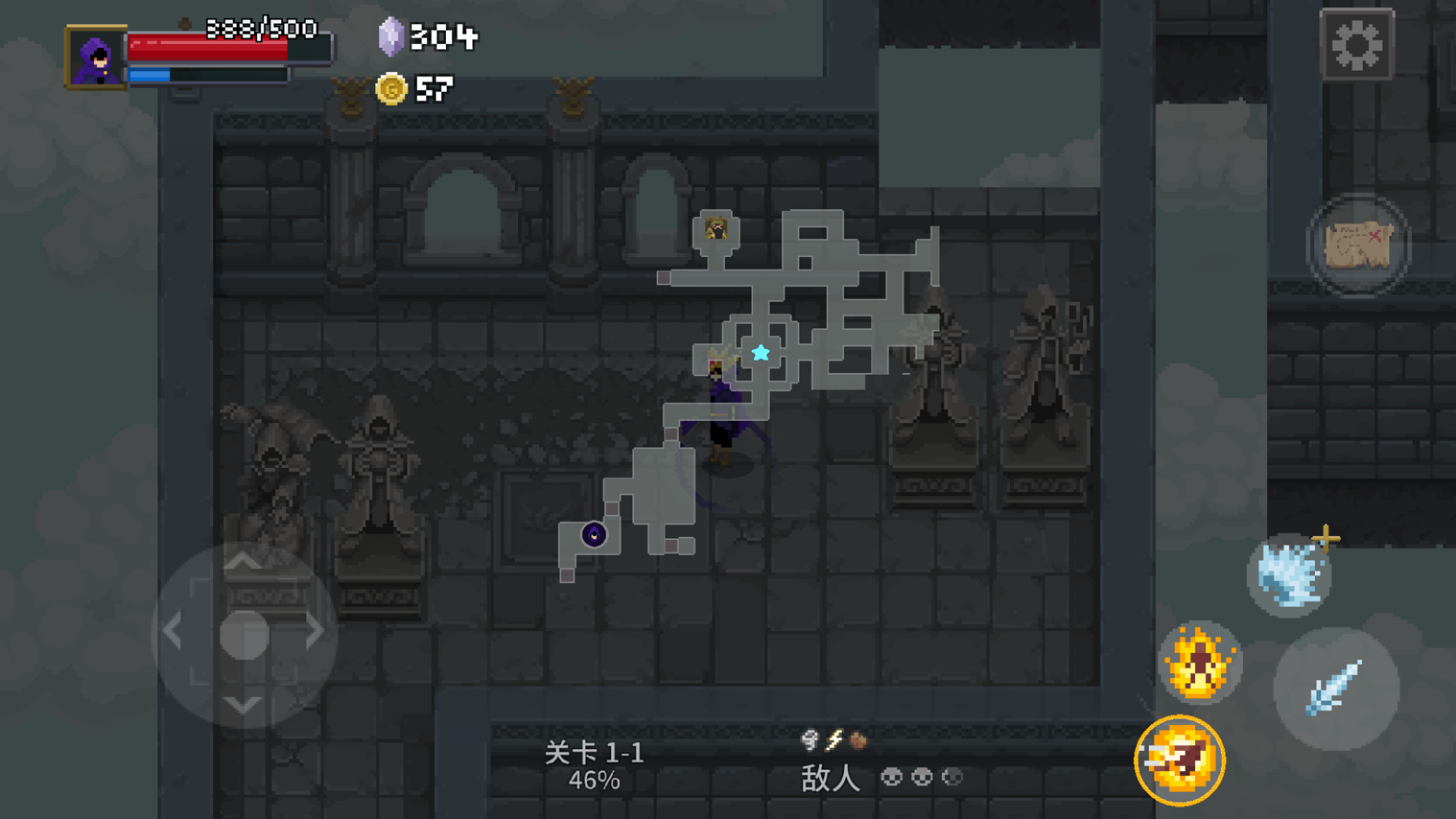Screen dimensions: 1456x819
Task: Activate the fire explosion skill
Action: point(1200,662)
